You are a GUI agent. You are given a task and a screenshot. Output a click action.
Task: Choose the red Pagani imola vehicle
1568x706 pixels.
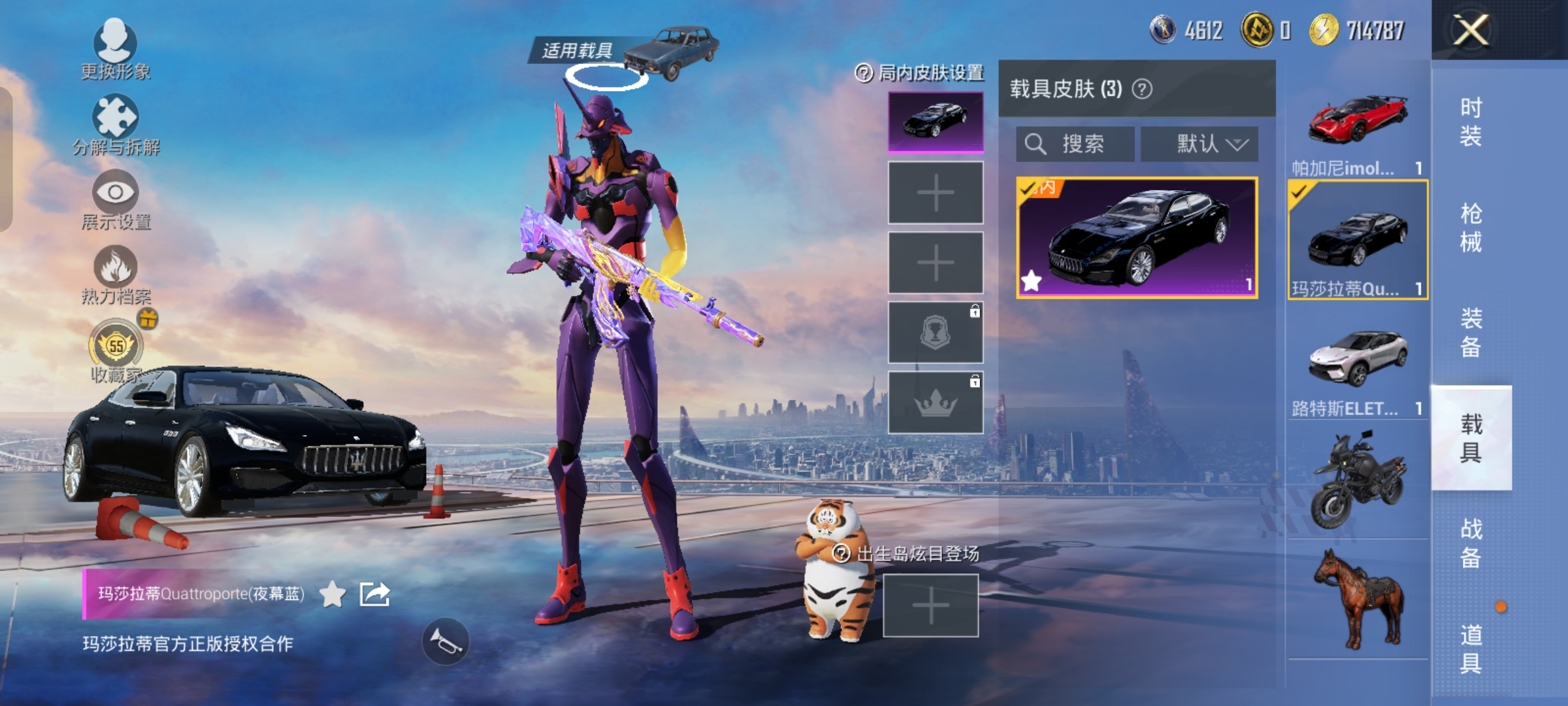coord(1358,131)
